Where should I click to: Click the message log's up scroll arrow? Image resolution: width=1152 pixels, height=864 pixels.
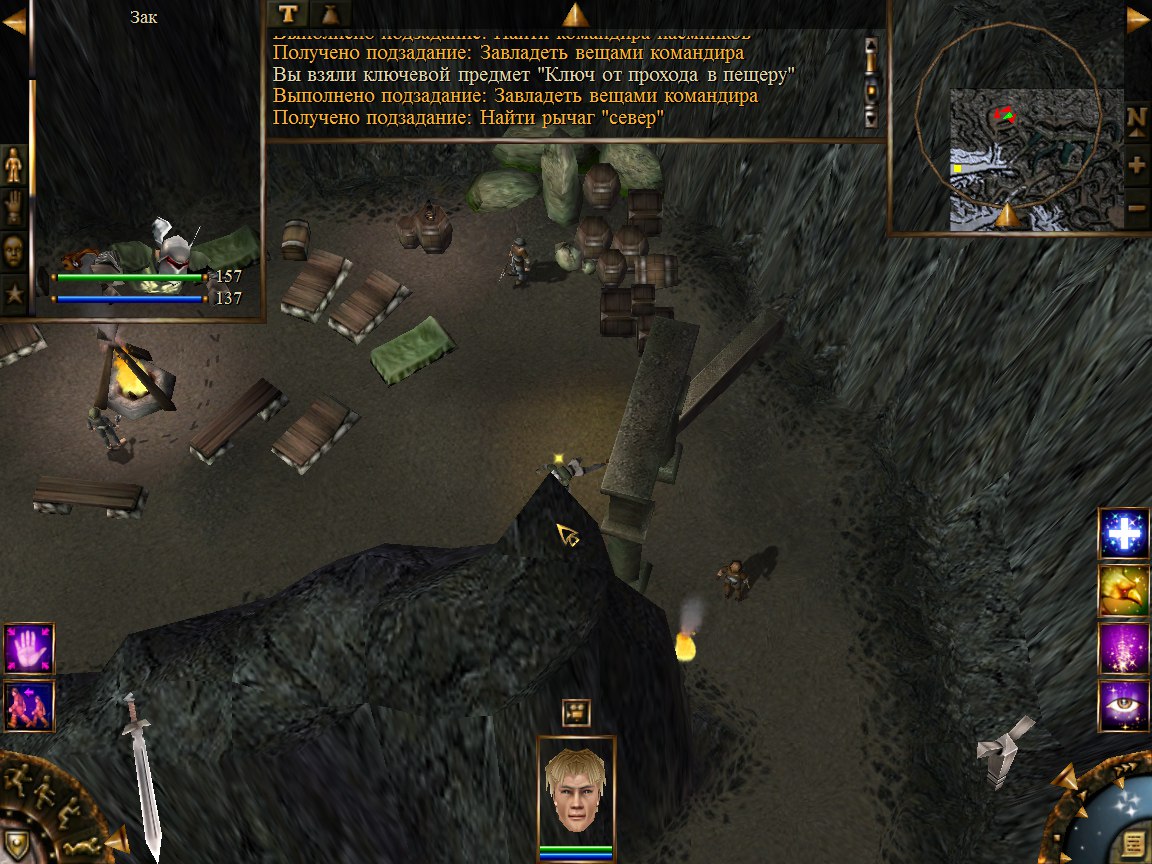(x=870, y=45)
